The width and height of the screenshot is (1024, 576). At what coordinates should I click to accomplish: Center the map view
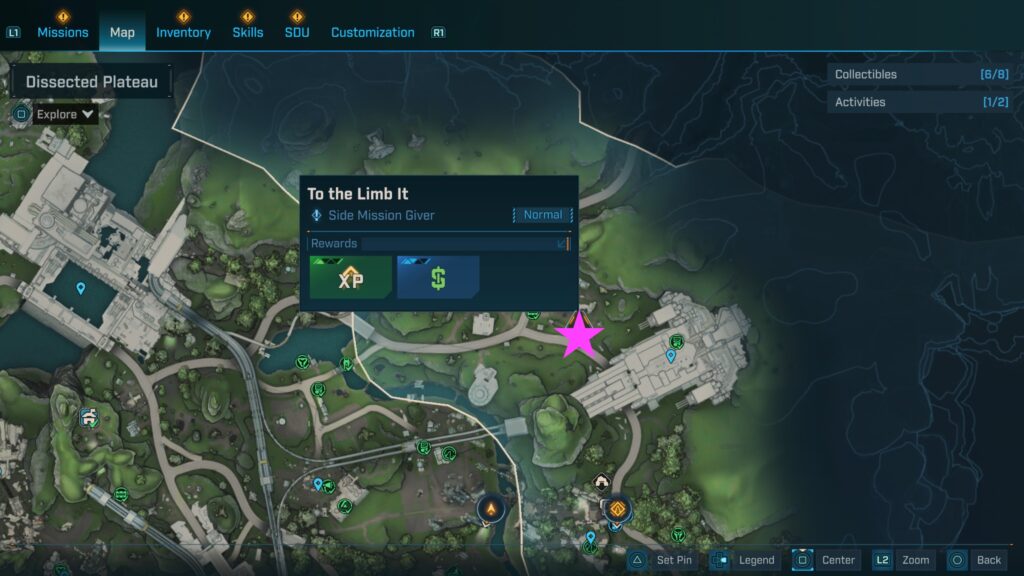point(826,560)
